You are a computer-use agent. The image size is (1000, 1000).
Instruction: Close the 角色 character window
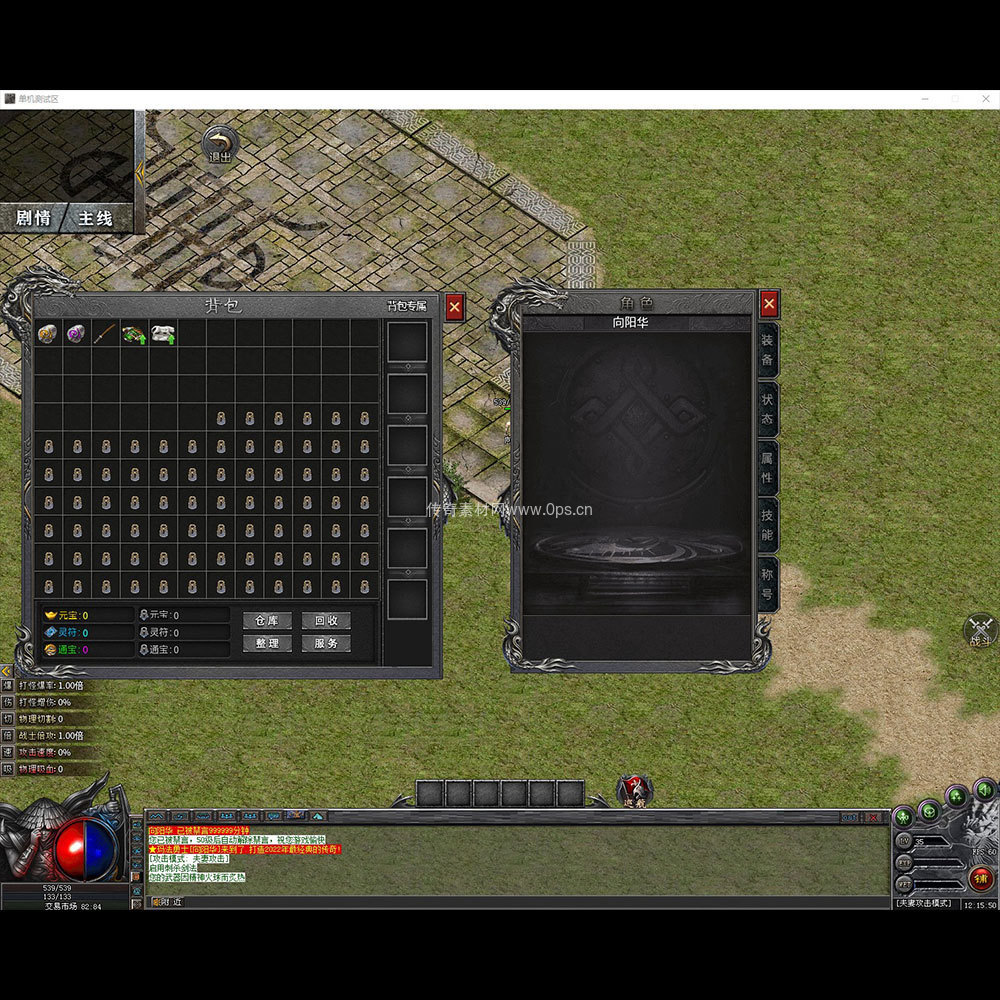point(768,303)
